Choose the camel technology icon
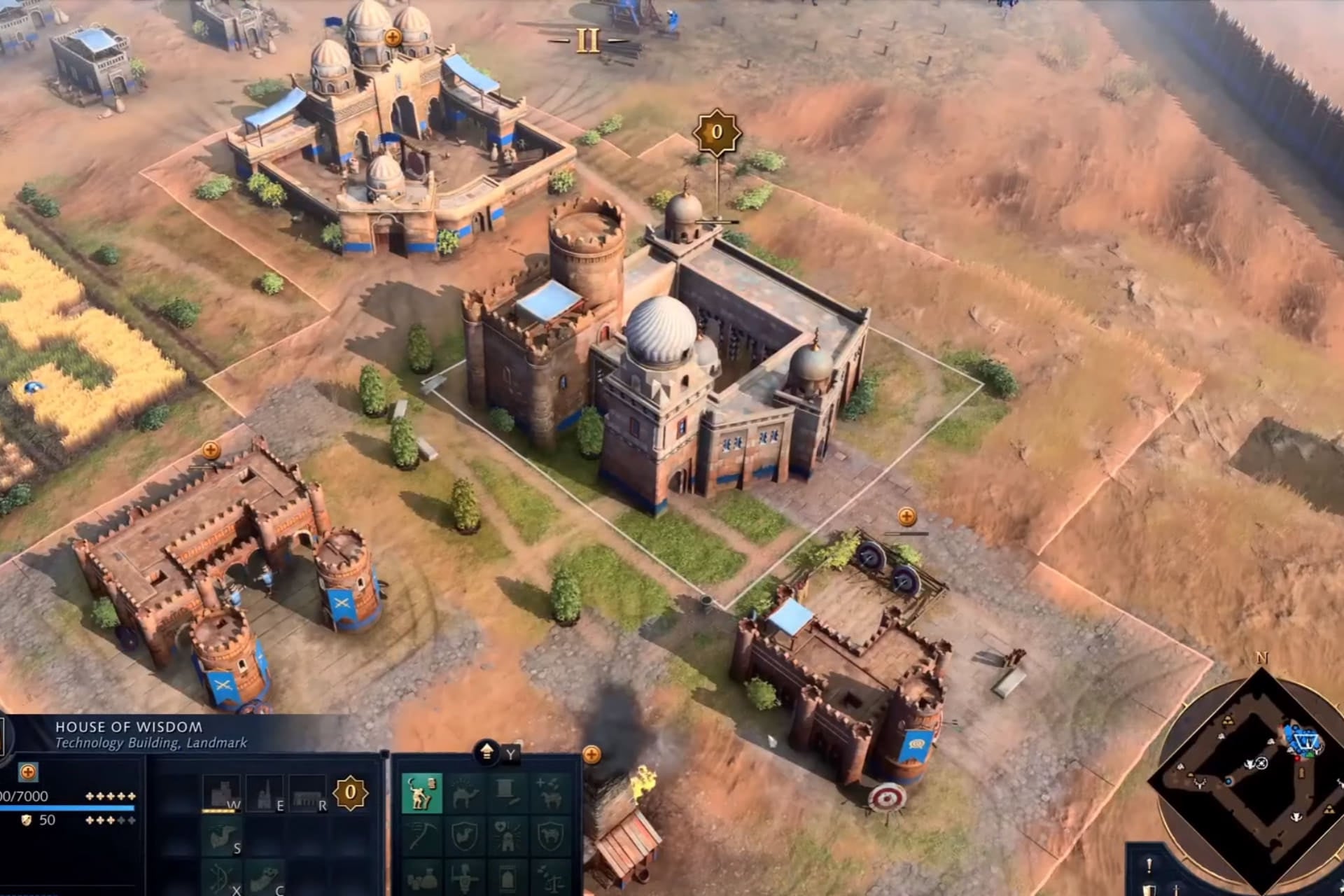This screenshot has width=1344, height=896. [x=464, y=793]
